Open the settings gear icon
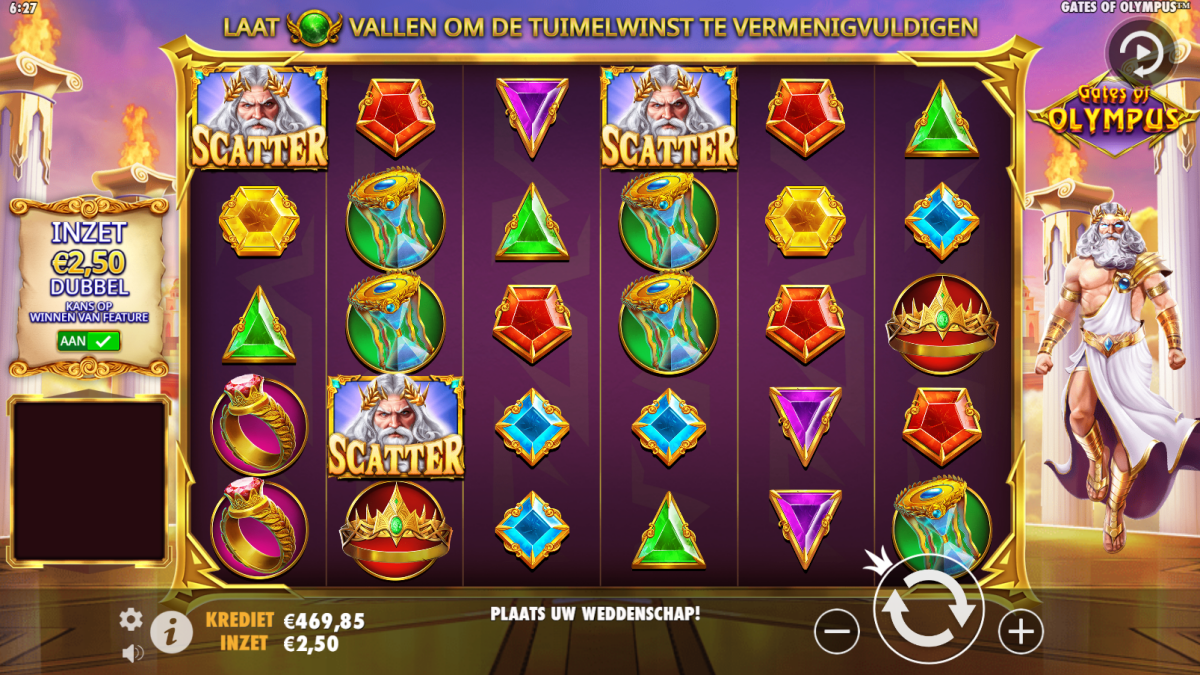The image size is (1200, 675). 131,620
